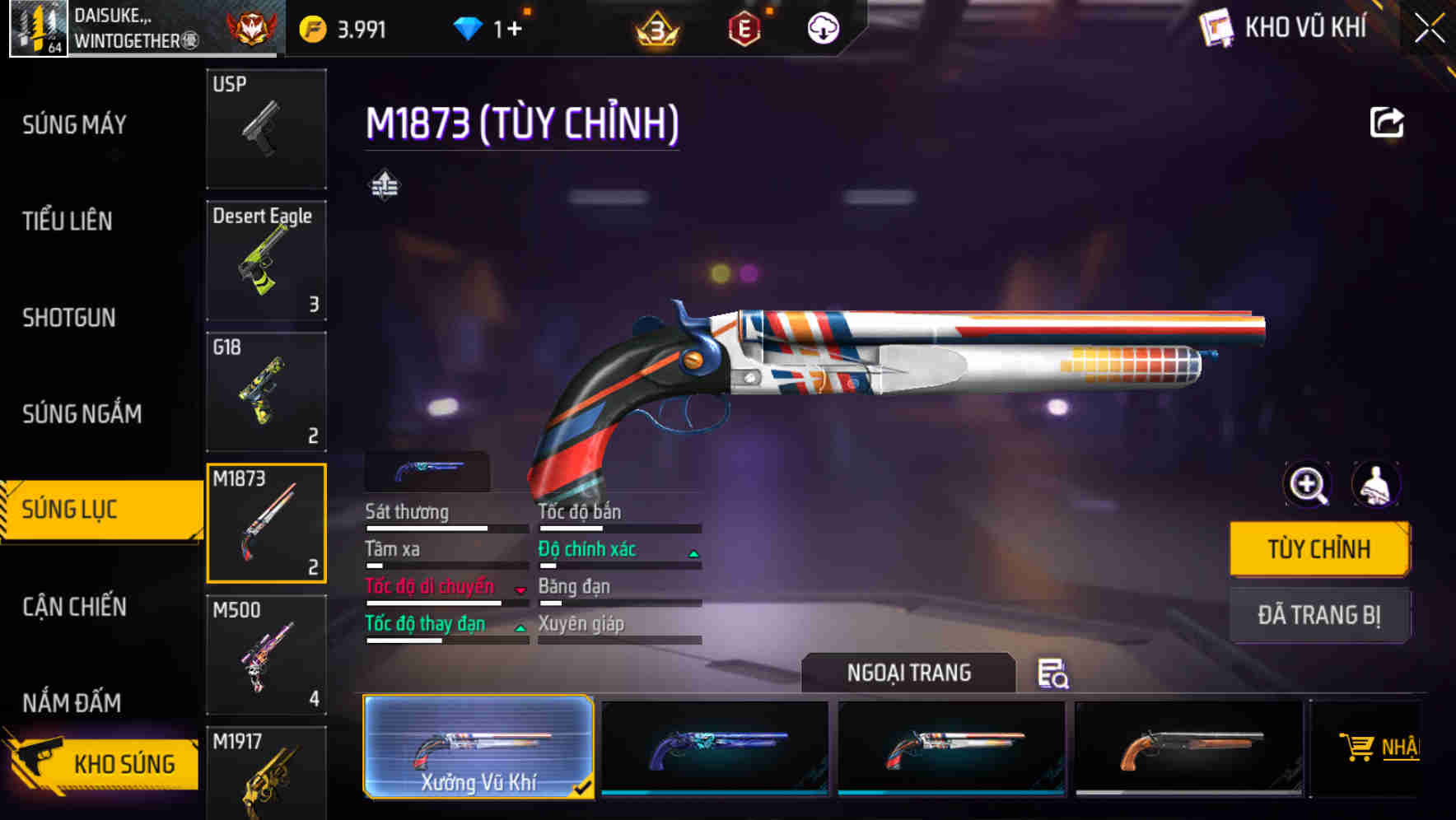Viewport: 1456px width, 820px height.
Task: Select the Desert Eagle weapon slot
Action: (266, 260)
